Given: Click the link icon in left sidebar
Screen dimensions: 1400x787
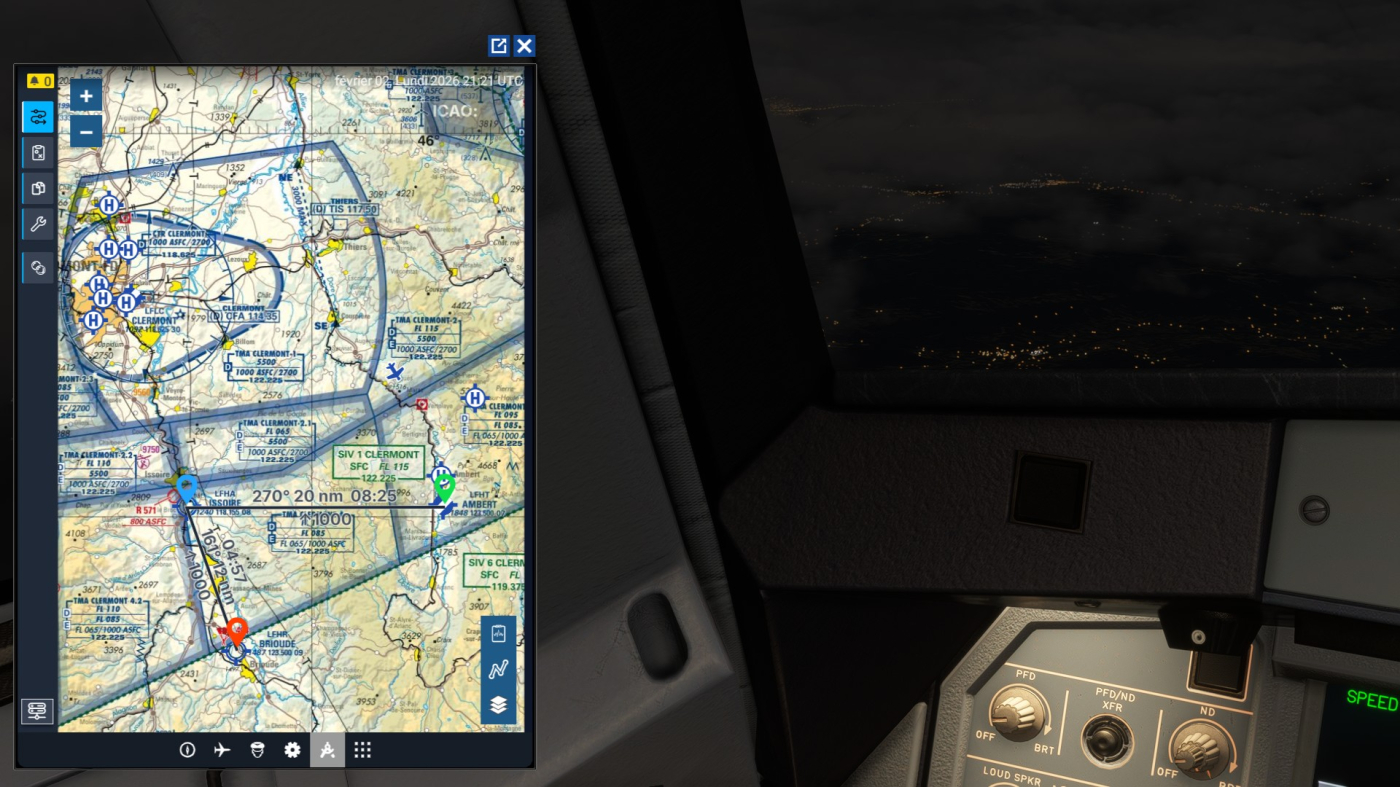Looking at the screenshot, I should pos(38,267).
